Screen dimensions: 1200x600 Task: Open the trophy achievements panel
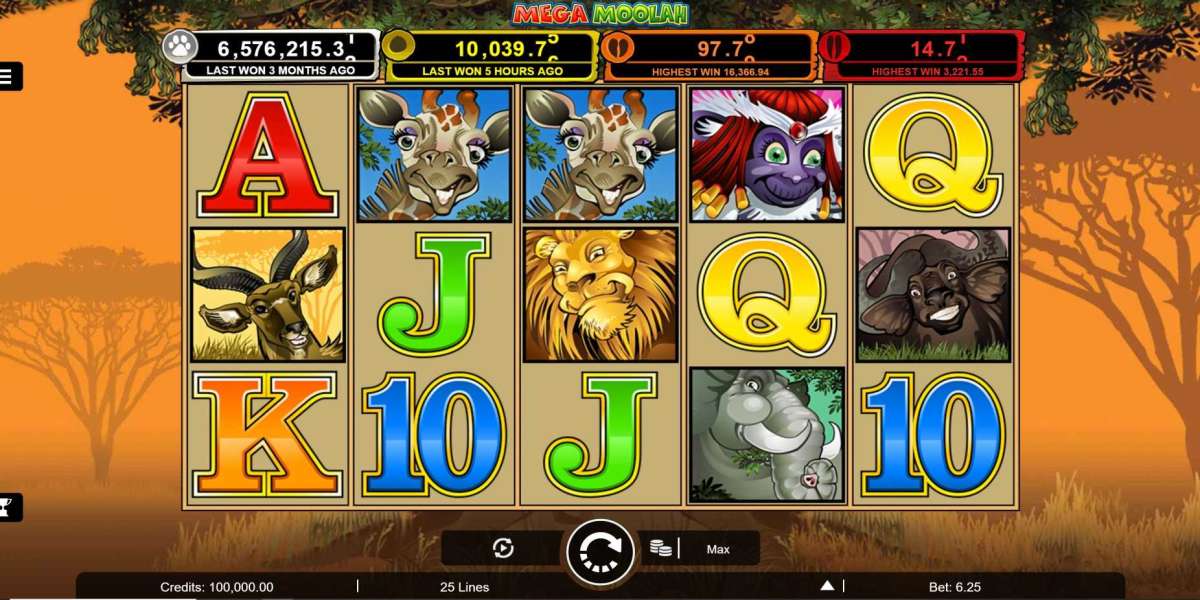click(x=6, y=508)
